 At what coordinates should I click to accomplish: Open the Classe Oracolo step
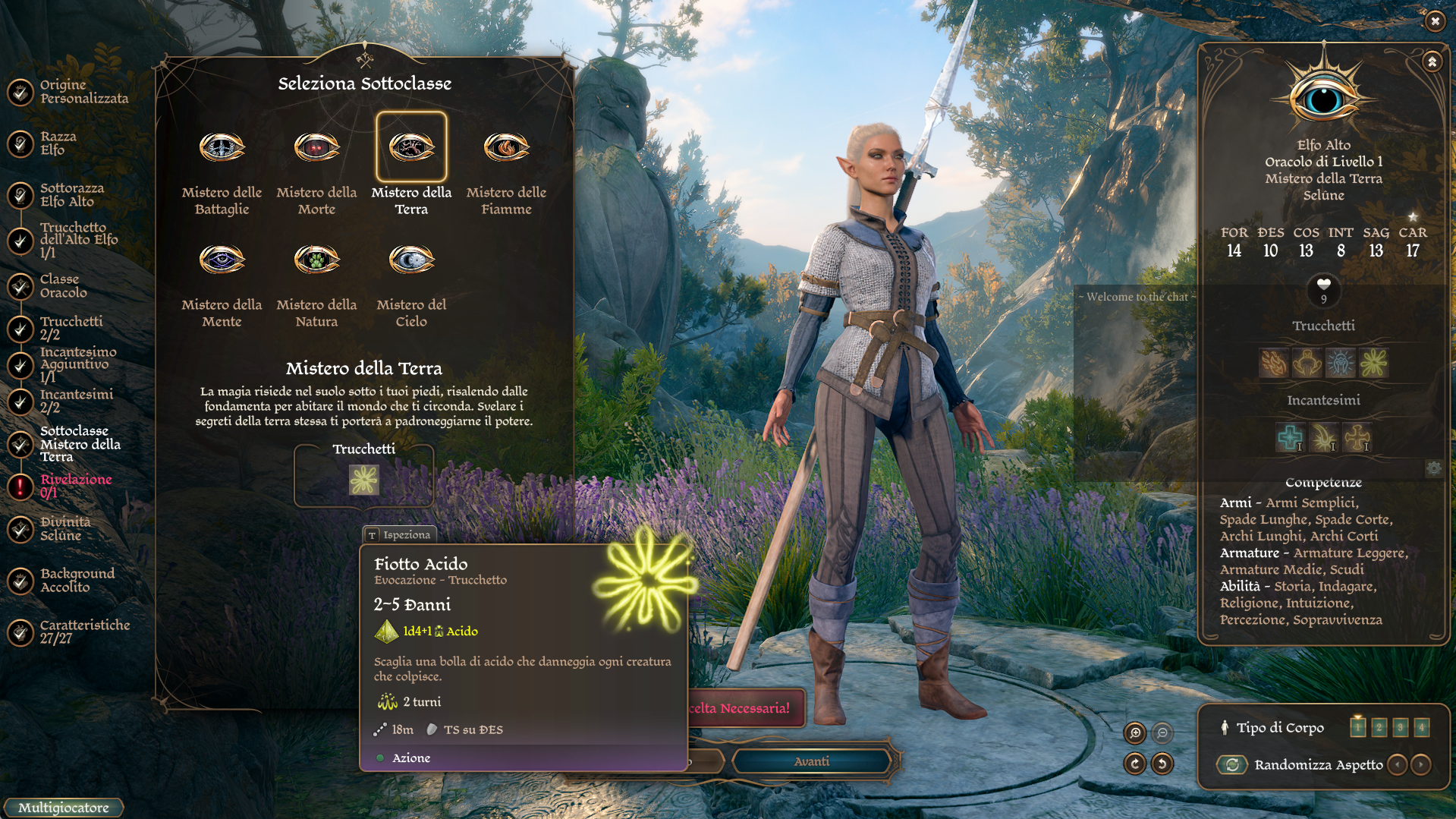tap(63, 286)
